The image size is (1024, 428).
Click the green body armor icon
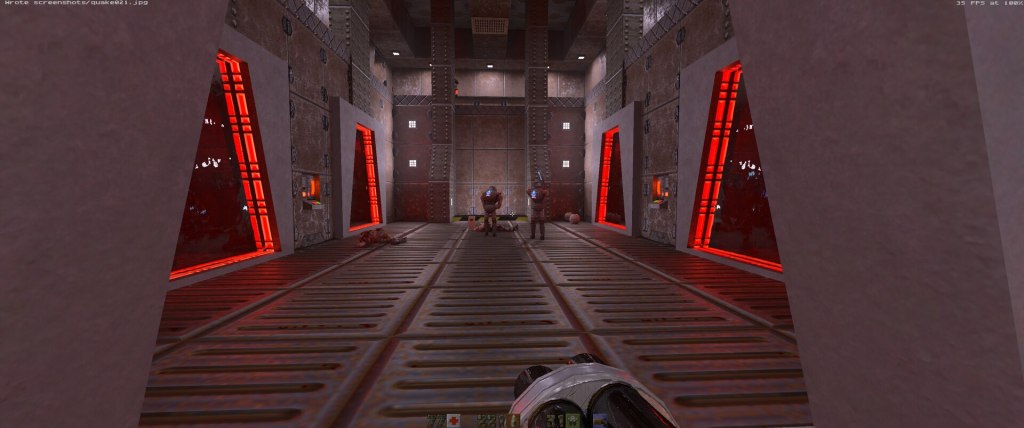click(x=572, y=421)
